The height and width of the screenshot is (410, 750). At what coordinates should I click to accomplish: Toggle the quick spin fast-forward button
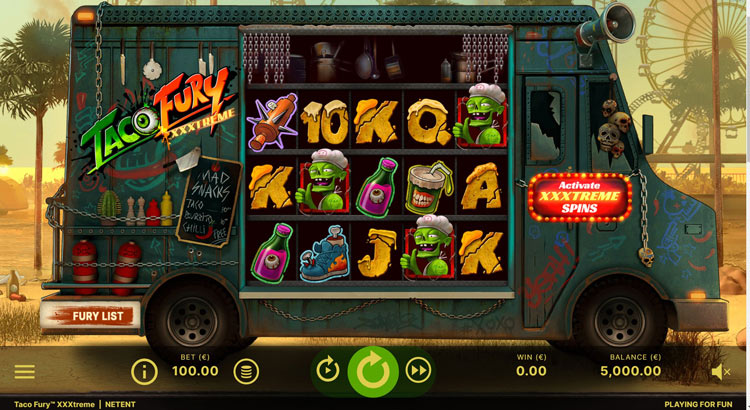[x=419, y=371]
